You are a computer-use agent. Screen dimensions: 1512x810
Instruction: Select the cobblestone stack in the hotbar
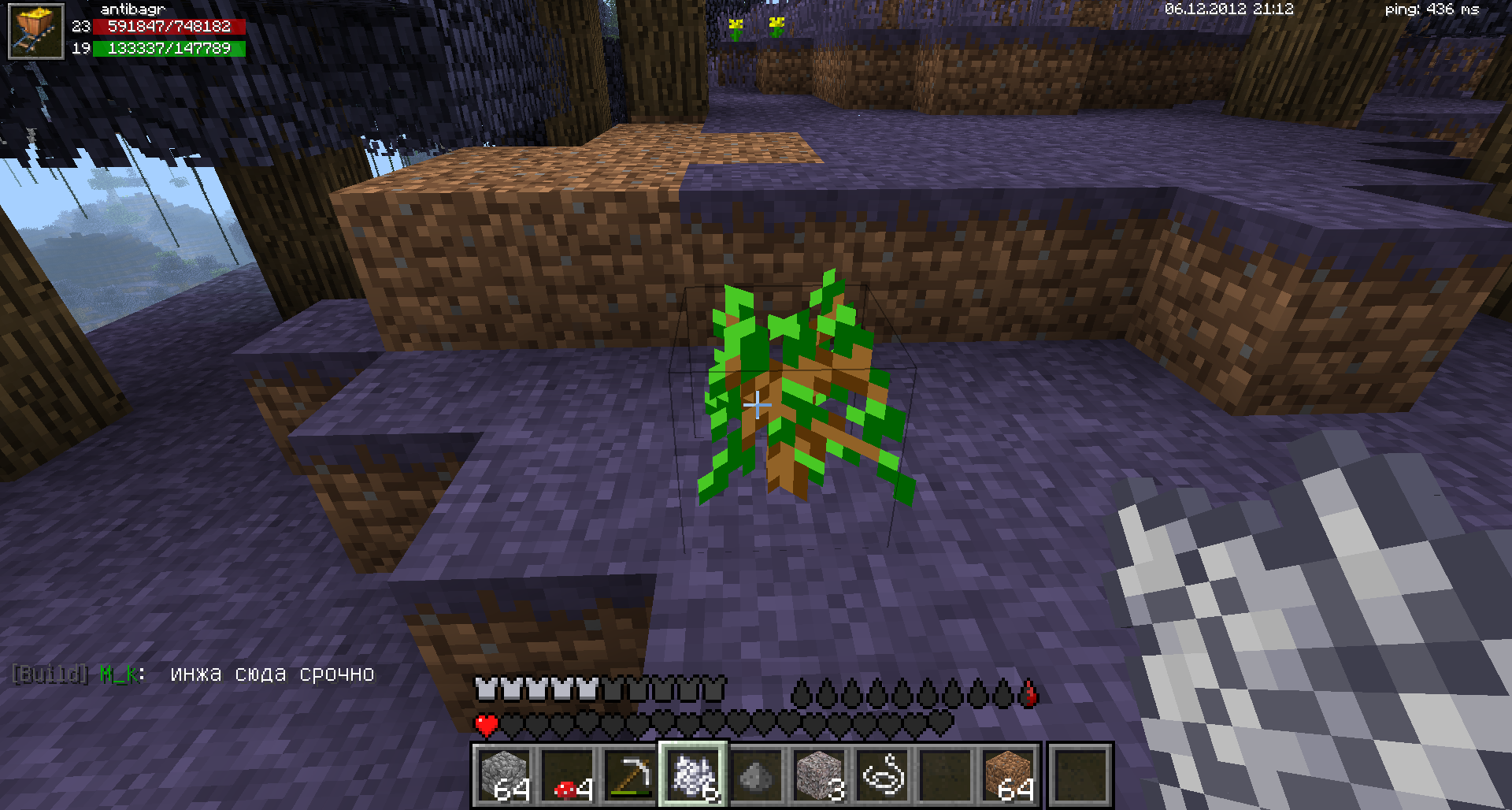coord(504,775)
